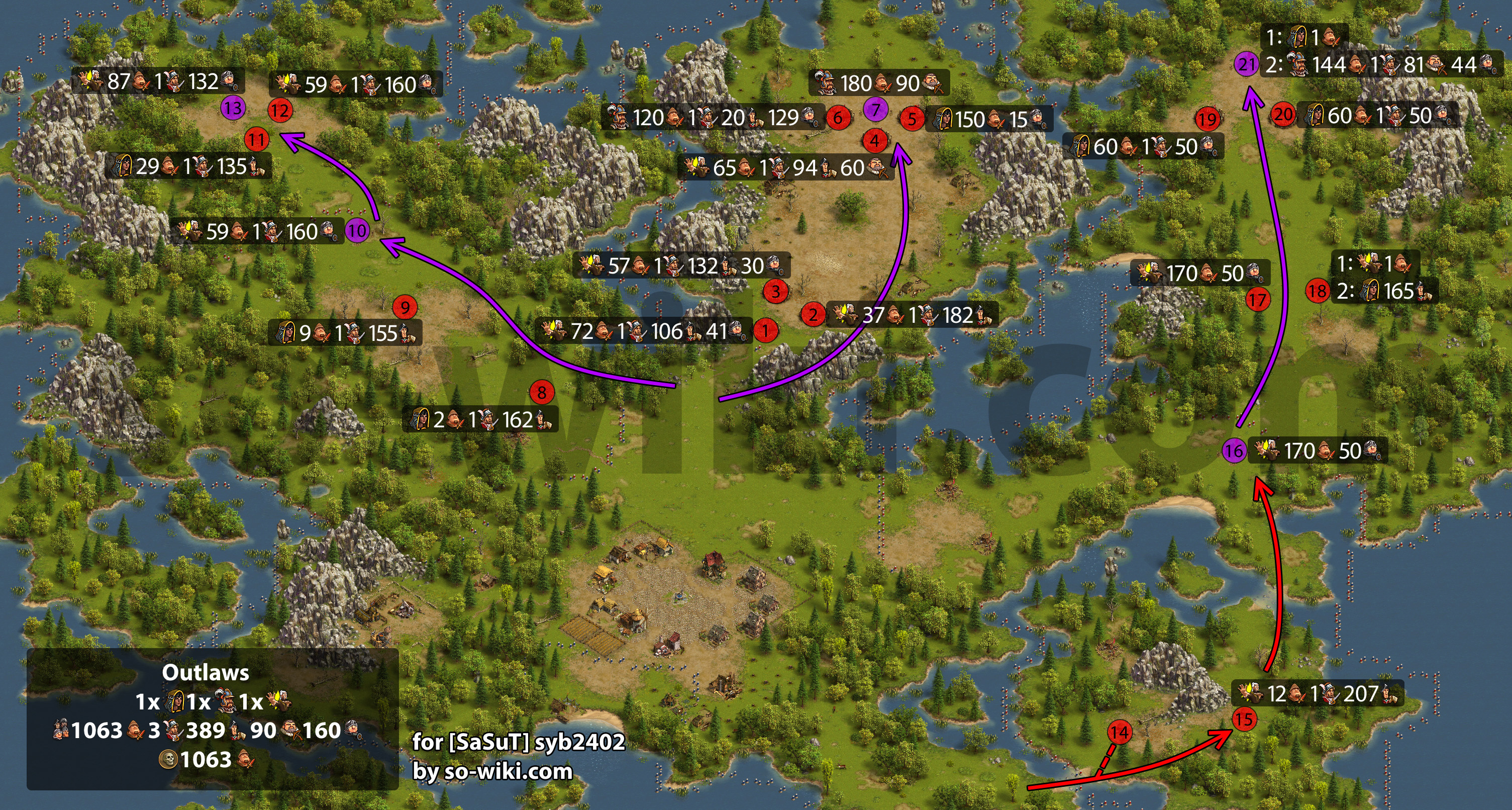
Task: Click map marker number 2
Action: pyautogui.click(x=813, y=315)
